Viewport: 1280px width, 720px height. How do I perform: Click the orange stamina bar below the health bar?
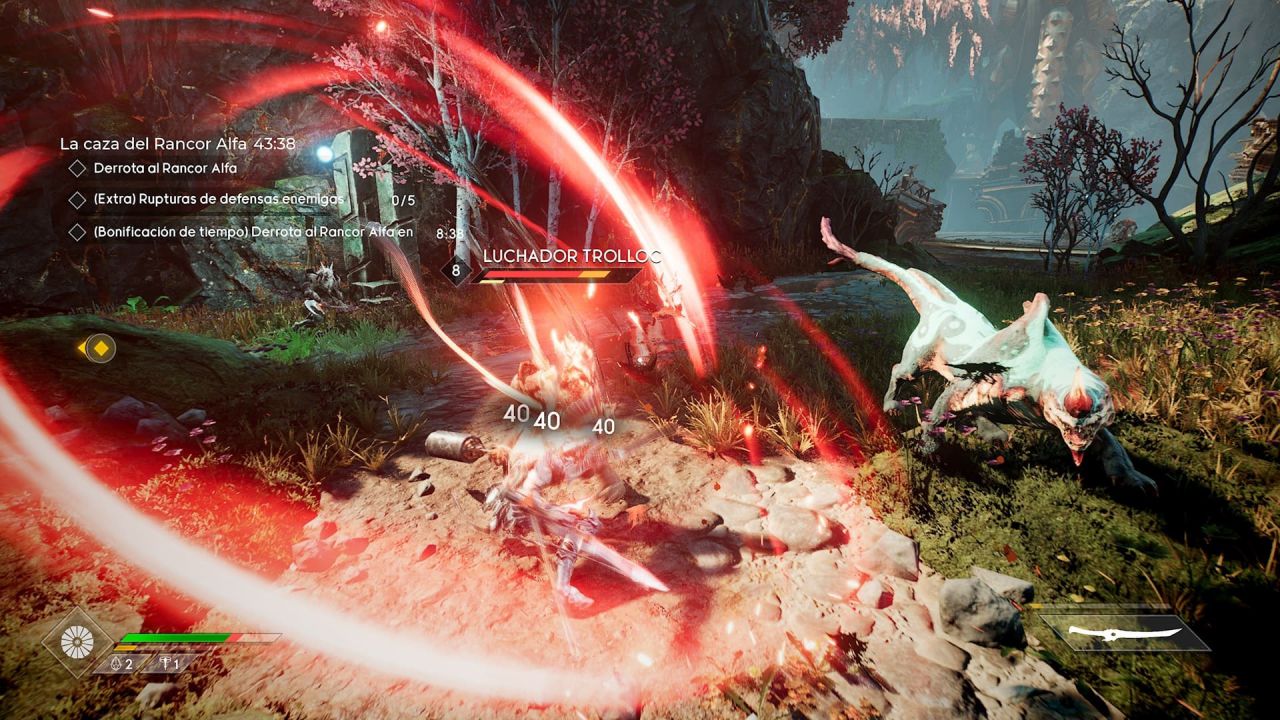126,648
